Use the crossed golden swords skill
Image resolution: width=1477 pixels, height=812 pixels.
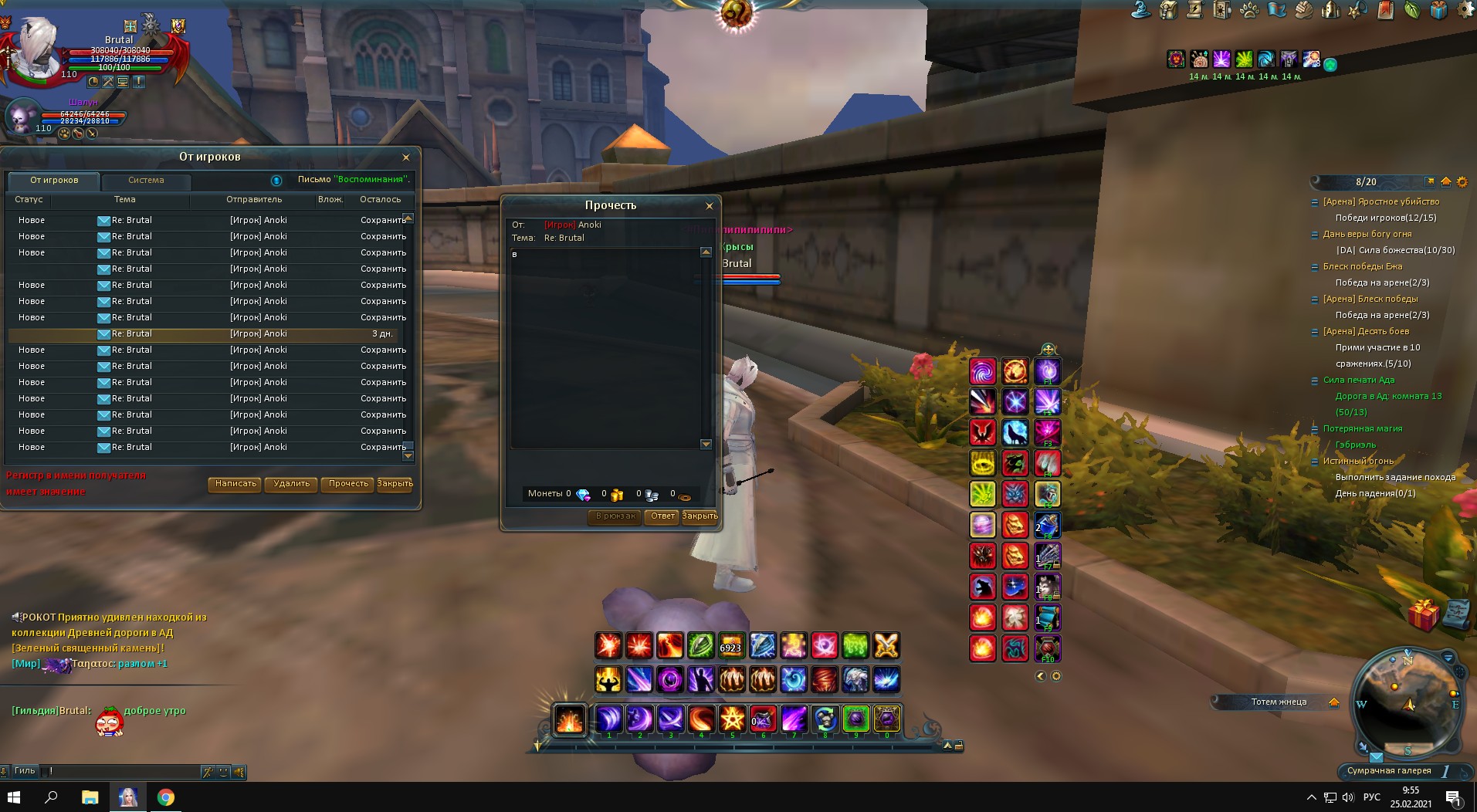(886, 645)
